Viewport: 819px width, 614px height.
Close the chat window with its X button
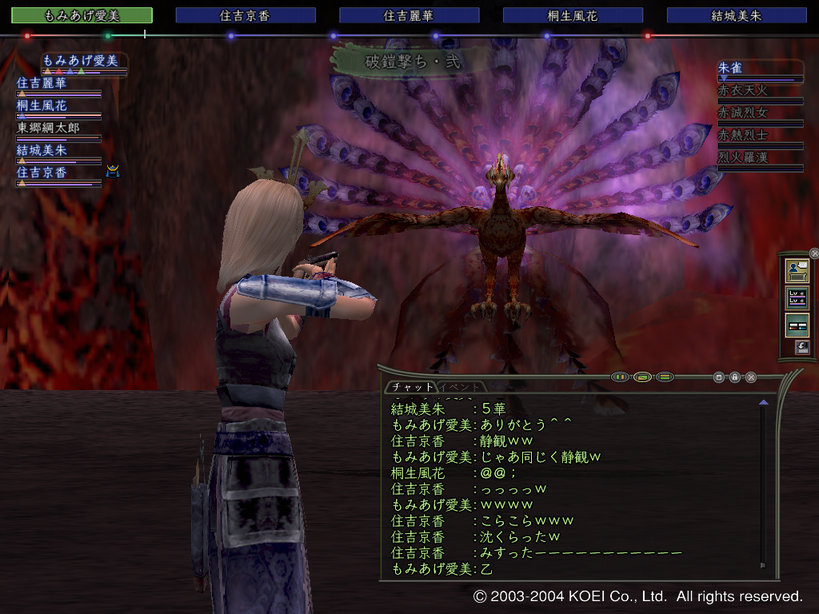tap(751, 377)
